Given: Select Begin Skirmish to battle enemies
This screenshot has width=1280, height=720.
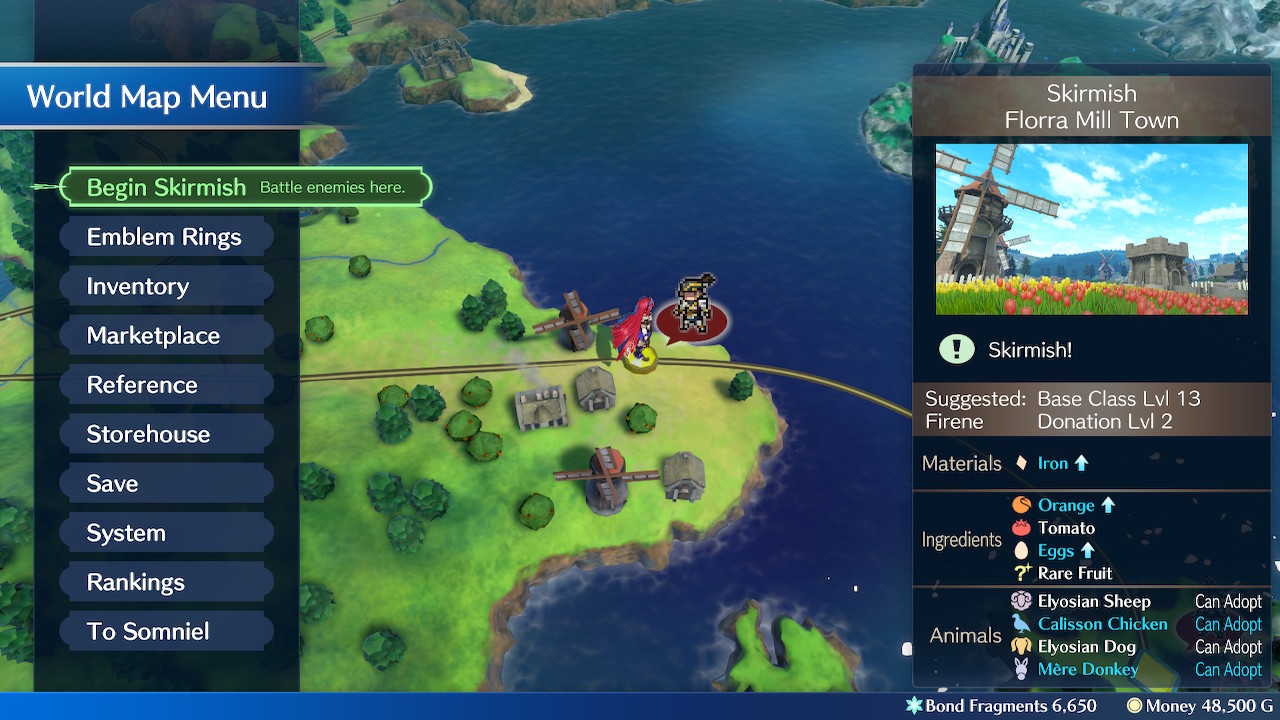Looking at the screenshot, I should pos(167,186).
